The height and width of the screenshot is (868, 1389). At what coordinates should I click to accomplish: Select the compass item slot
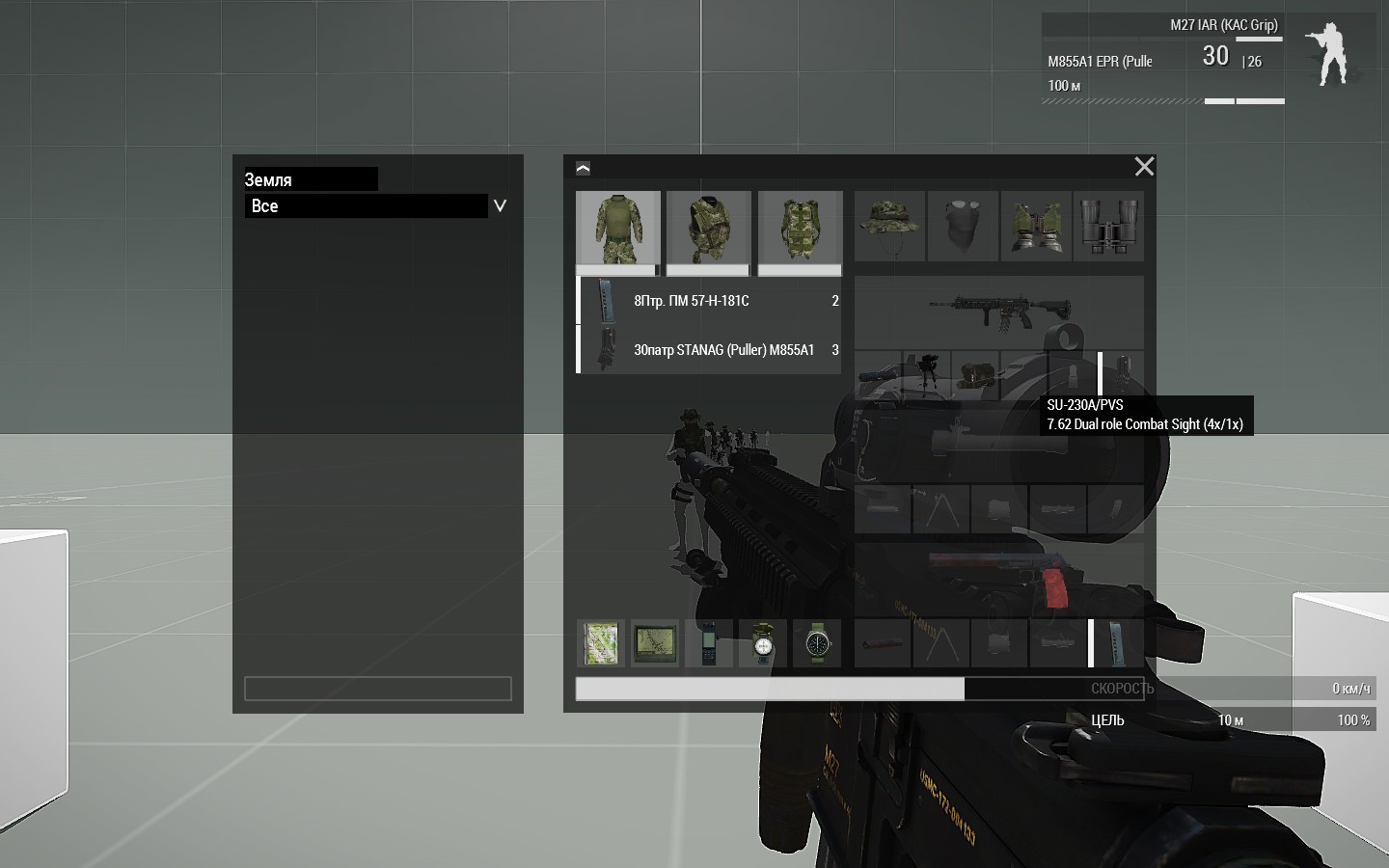click(762, 643)
